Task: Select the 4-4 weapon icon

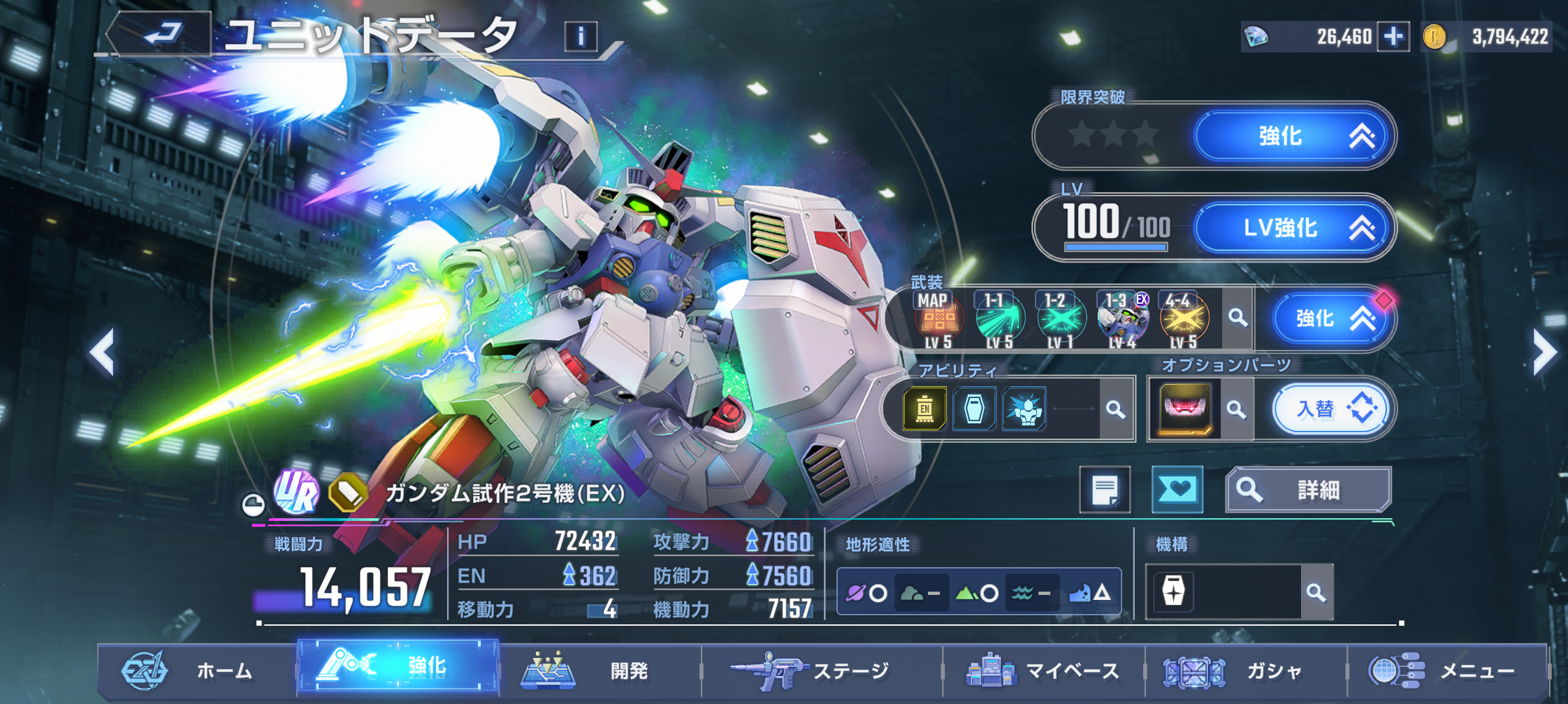Action: (x=1183, y=320)
